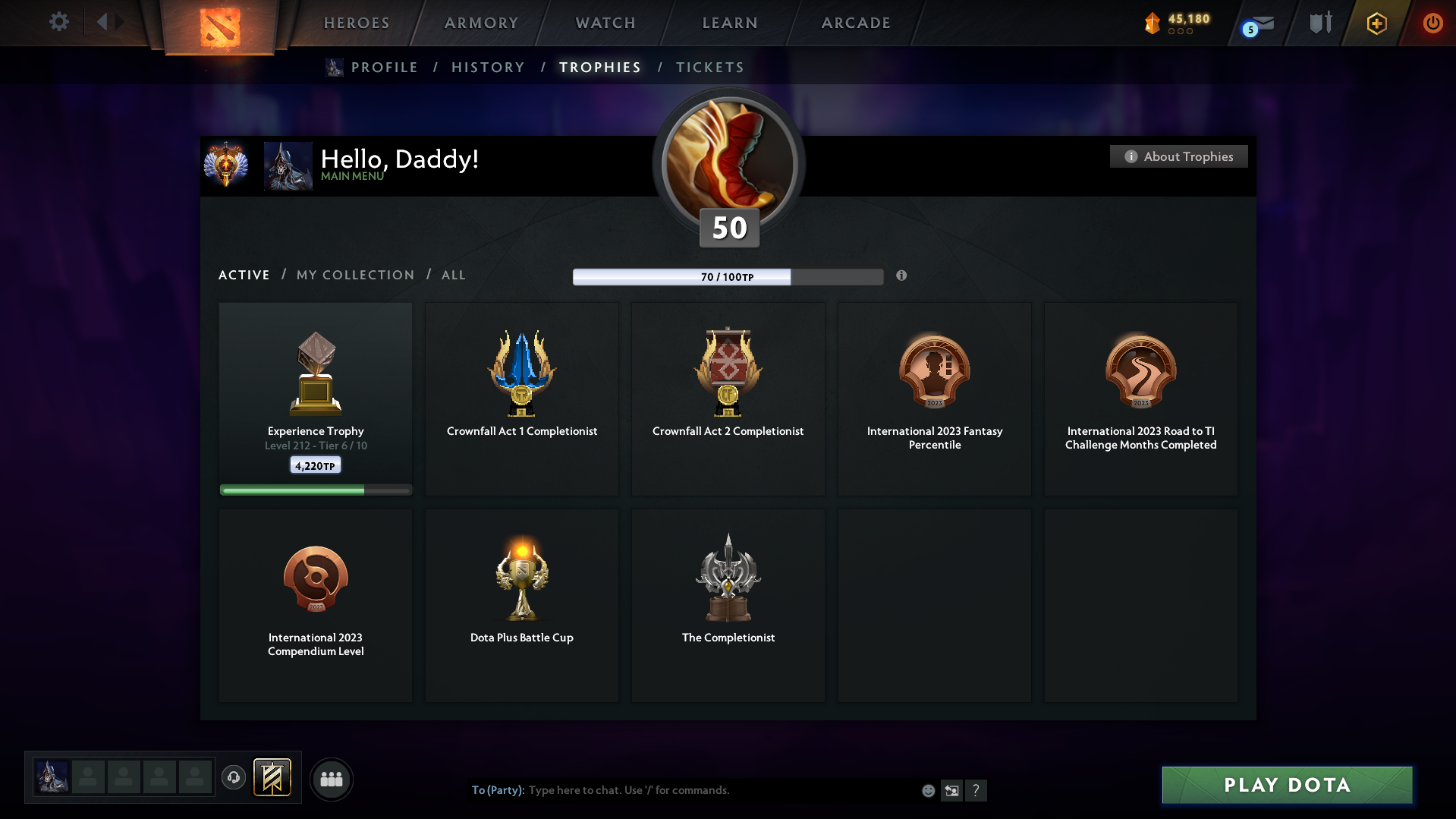Click the About Trophies button
Screen dimensions: 1456x819
(x=1178, y=156)
